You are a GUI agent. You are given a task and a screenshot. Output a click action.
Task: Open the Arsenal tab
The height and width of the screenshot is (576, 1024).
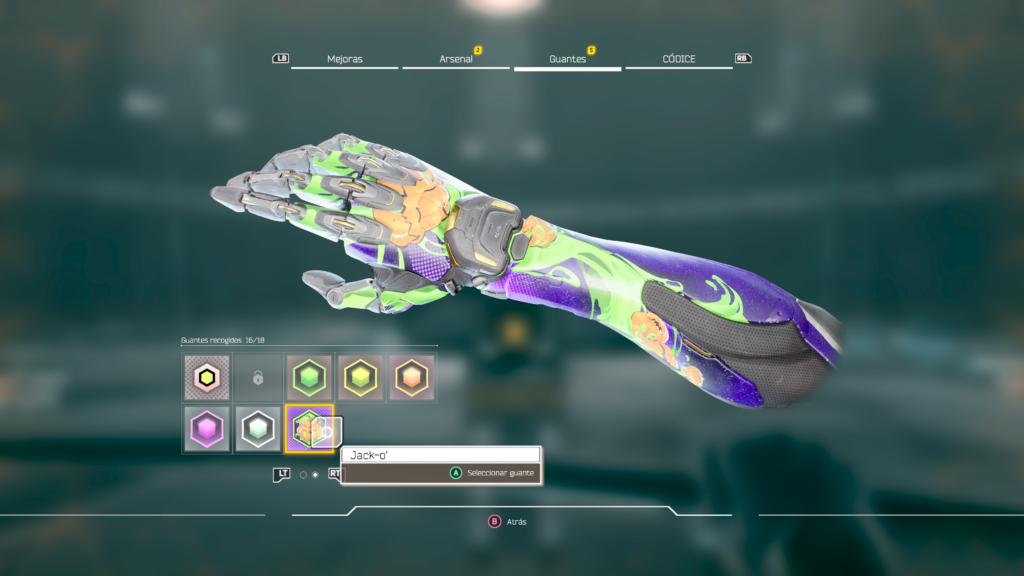(x=456, y=59)
